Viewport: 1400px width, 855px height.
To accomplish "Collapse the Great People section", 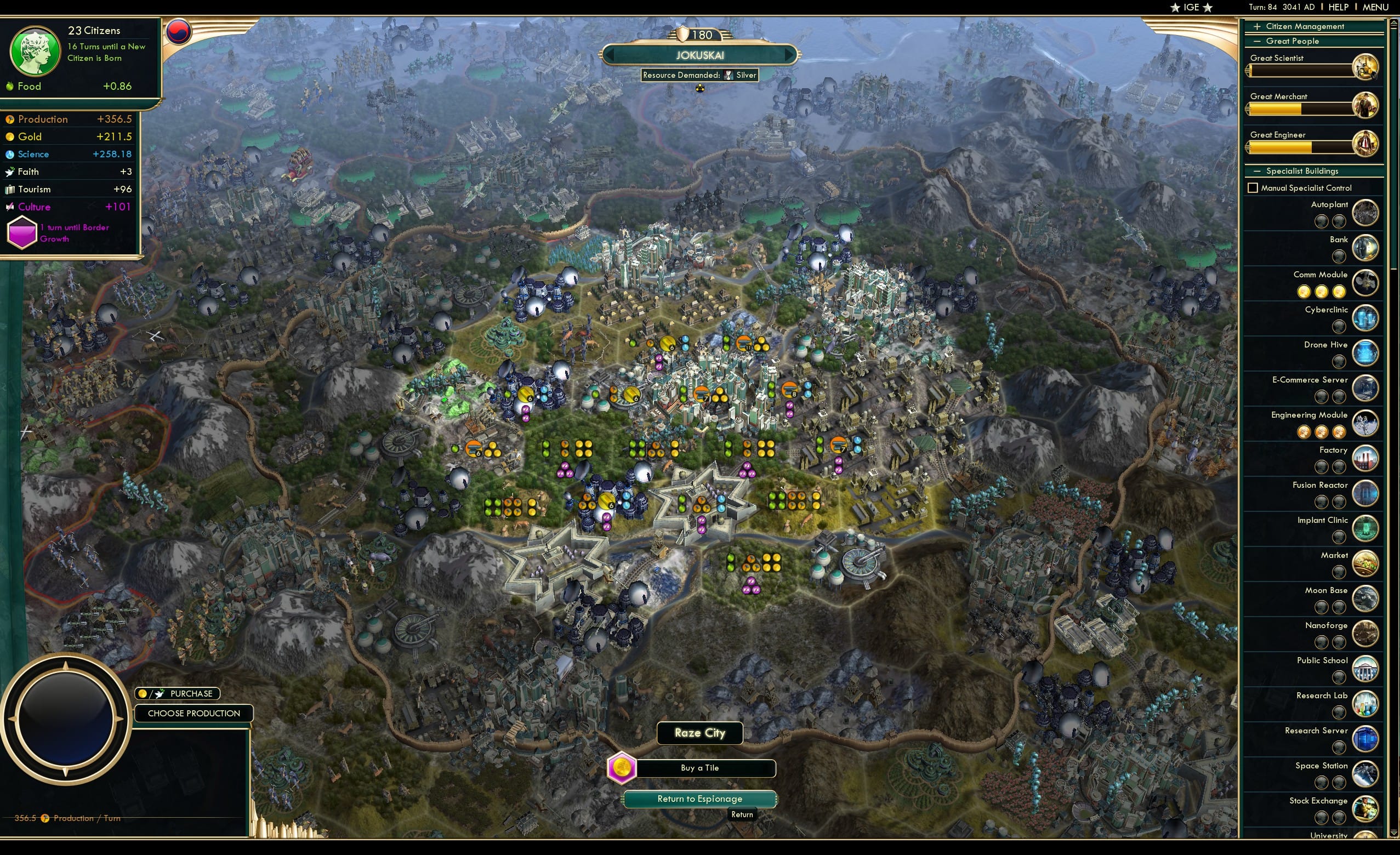I will pos(1257,41).
